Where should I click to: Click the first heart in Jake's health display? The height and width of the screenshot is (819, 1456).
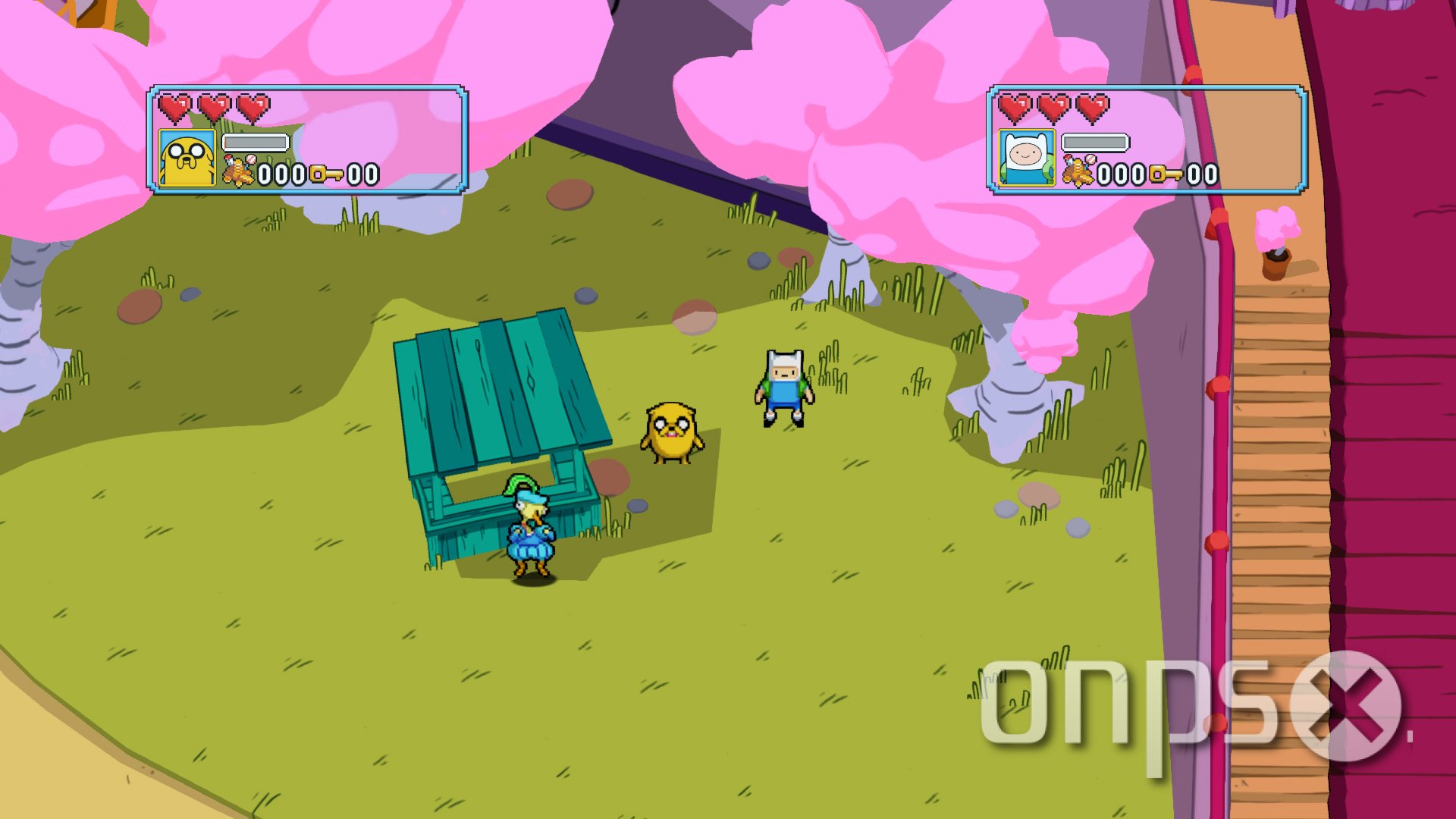click(174, 106)
